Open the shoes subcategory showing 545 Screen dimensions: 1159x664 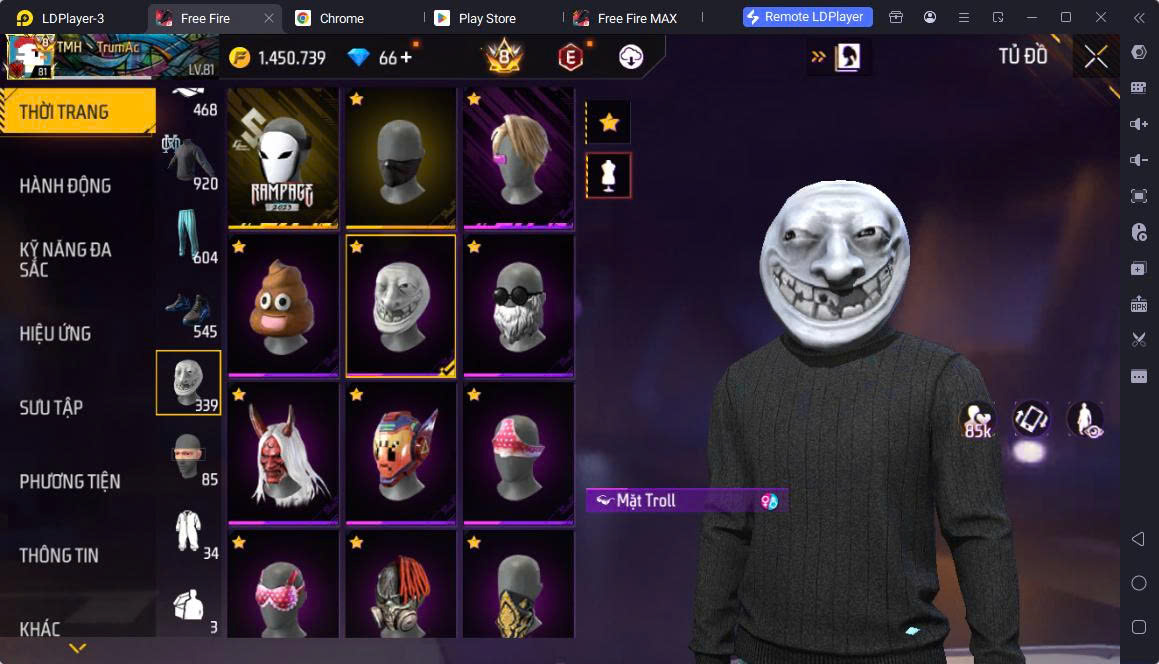point(189,312)
